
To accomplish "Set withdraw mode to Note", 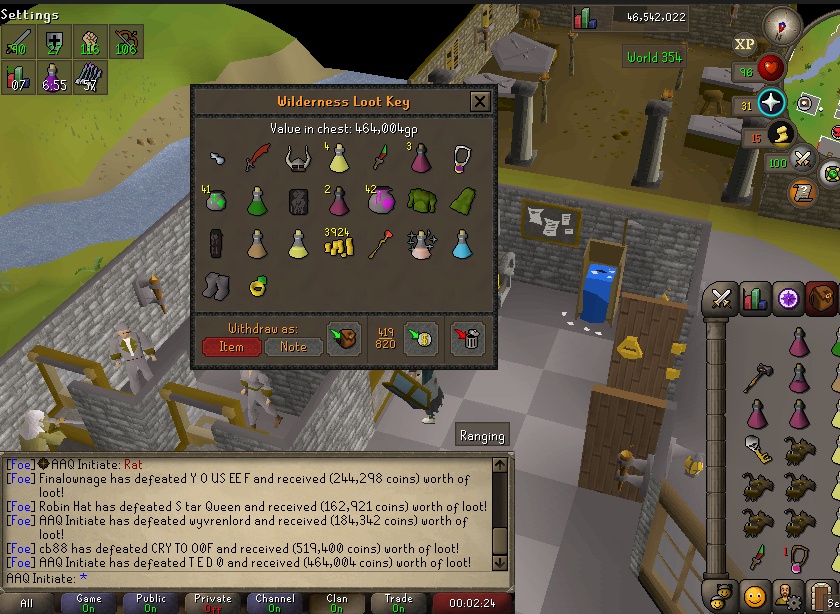I will 294,347.
